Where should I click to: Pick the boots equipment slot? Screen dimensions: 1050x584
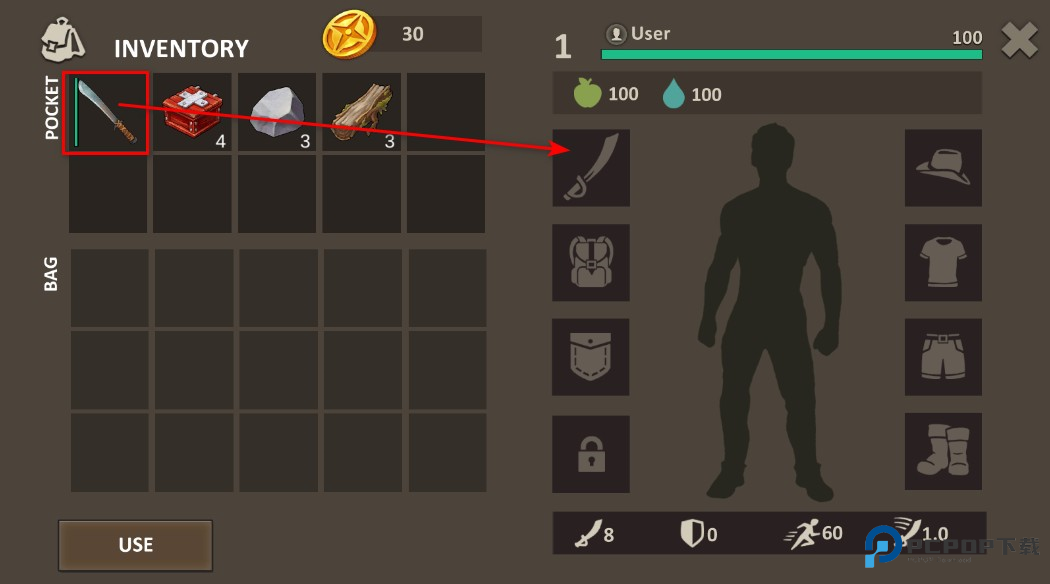[x=943, y=453]
